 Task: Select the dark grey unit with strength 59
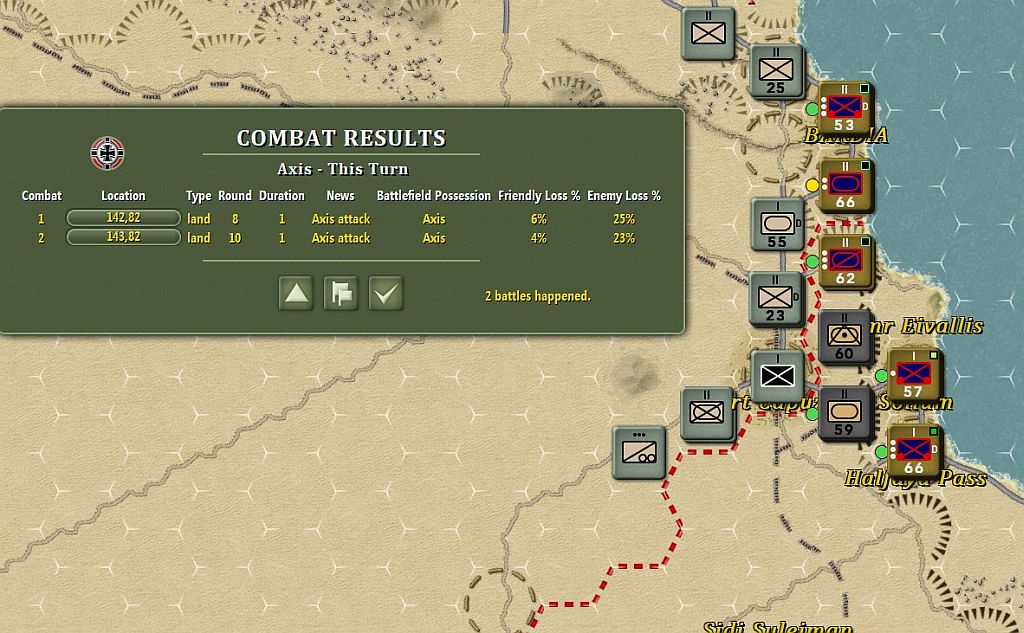click(x=845, y=413)
